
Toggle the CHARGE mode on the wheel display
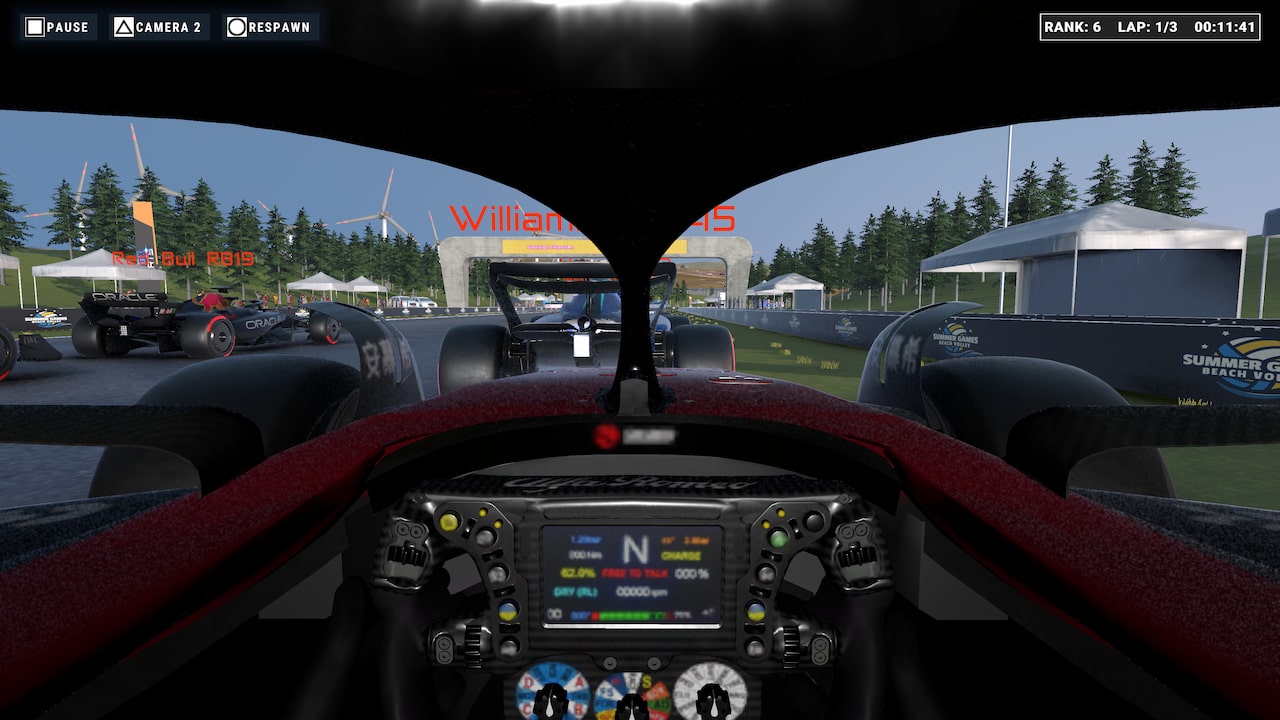[680, 556]
